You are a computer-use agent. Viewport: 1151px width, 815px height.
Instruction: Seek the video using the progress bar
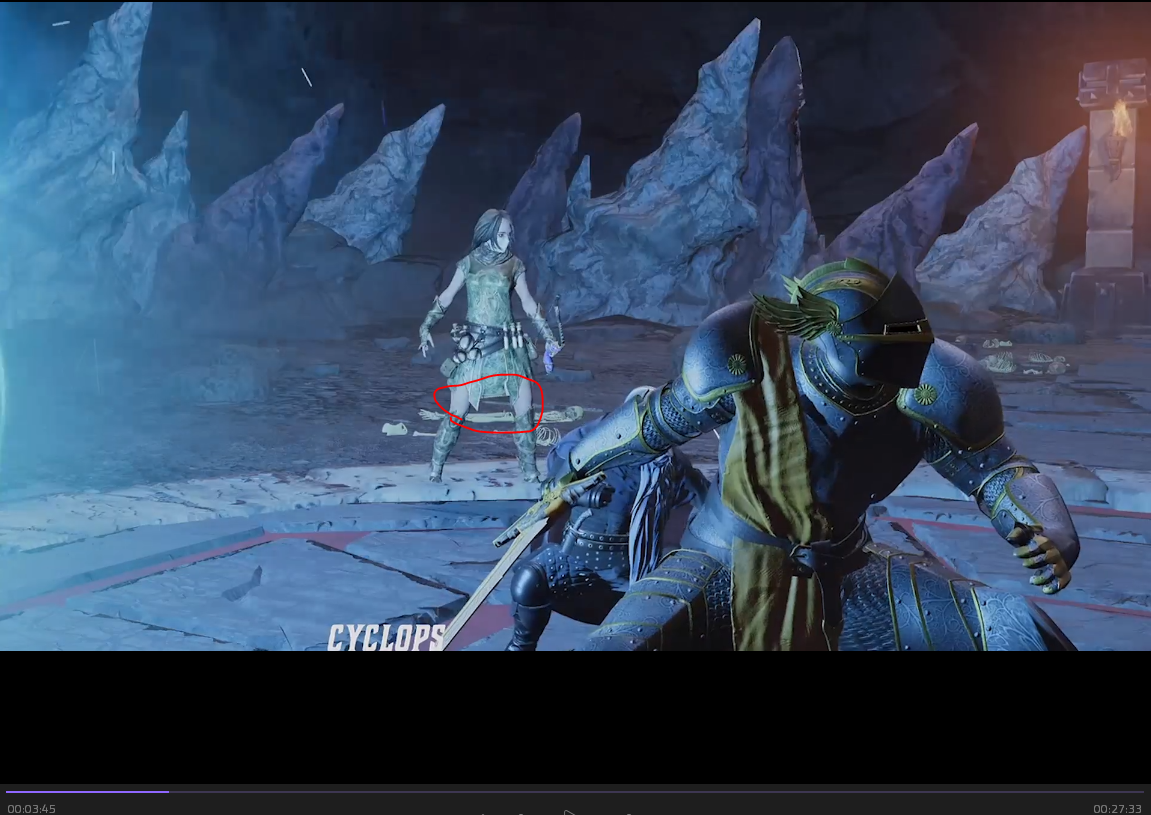575,792
